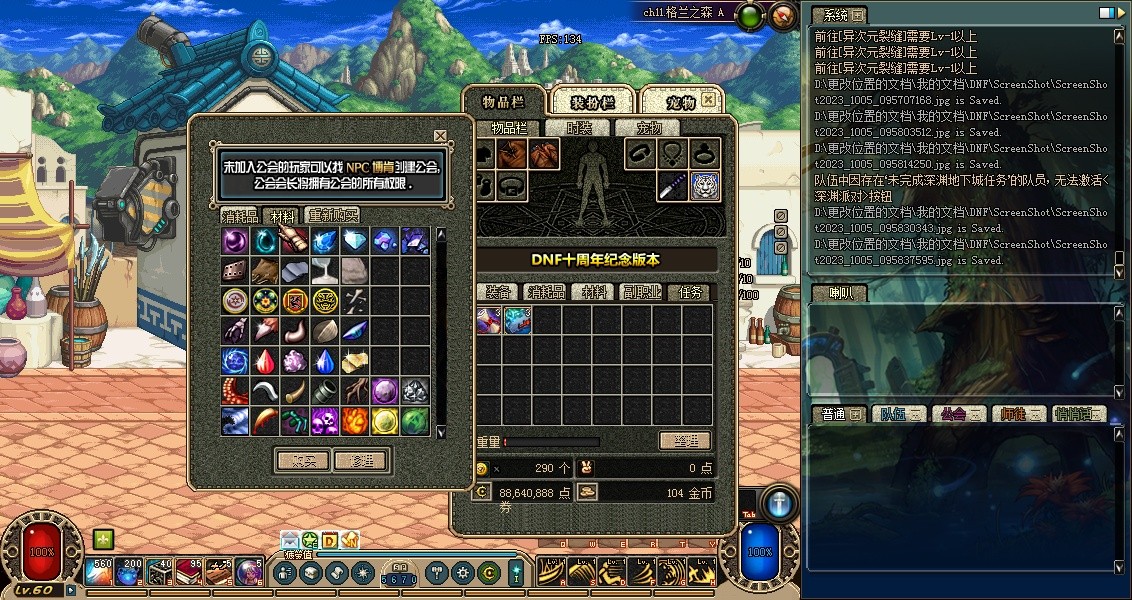Click the 购买 buy button
Screen dimensions: 1132x600
click(x=303, y=461)
